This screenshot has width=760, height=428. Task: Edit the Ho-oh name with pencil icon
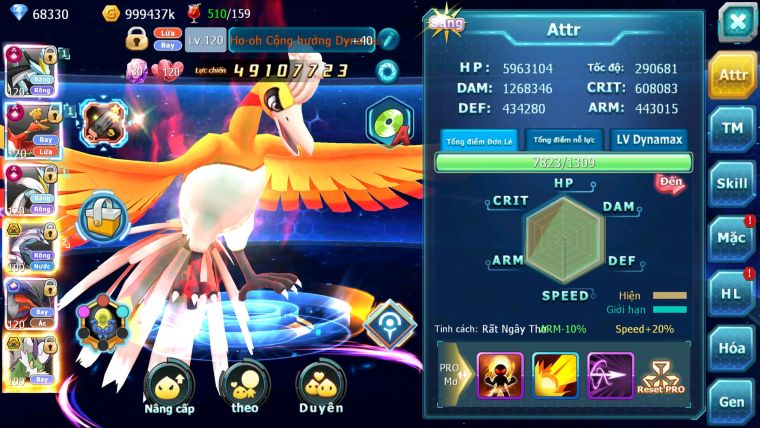[x=388, y=40]
